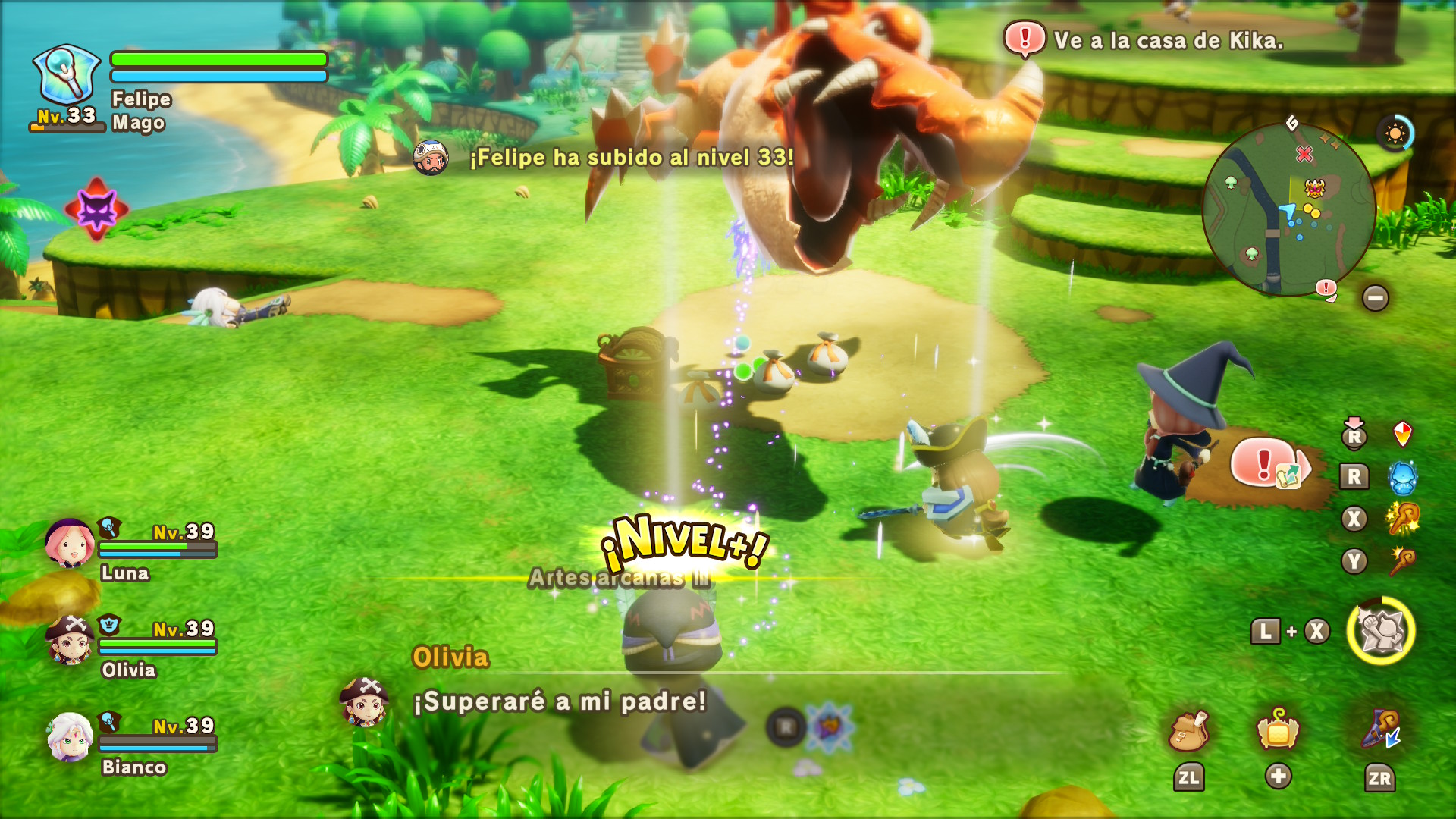Screen dimensions: 1456x819
Task: Activate the blue spirit skill icon
Action: pyautogui.click(x=1402, y=477)
